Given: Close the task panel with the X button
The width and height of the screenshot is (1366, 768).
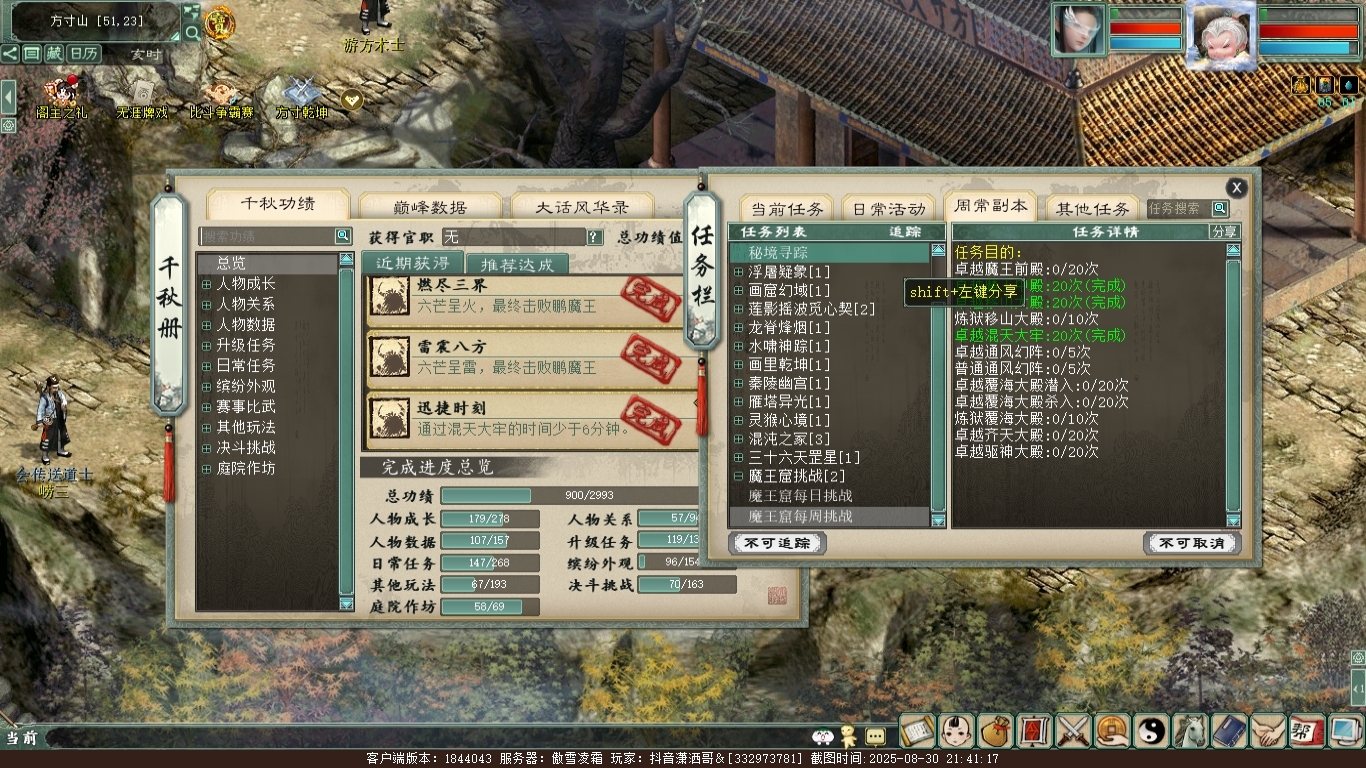Looking at the screenshot, I should (x=1237, y=187).
